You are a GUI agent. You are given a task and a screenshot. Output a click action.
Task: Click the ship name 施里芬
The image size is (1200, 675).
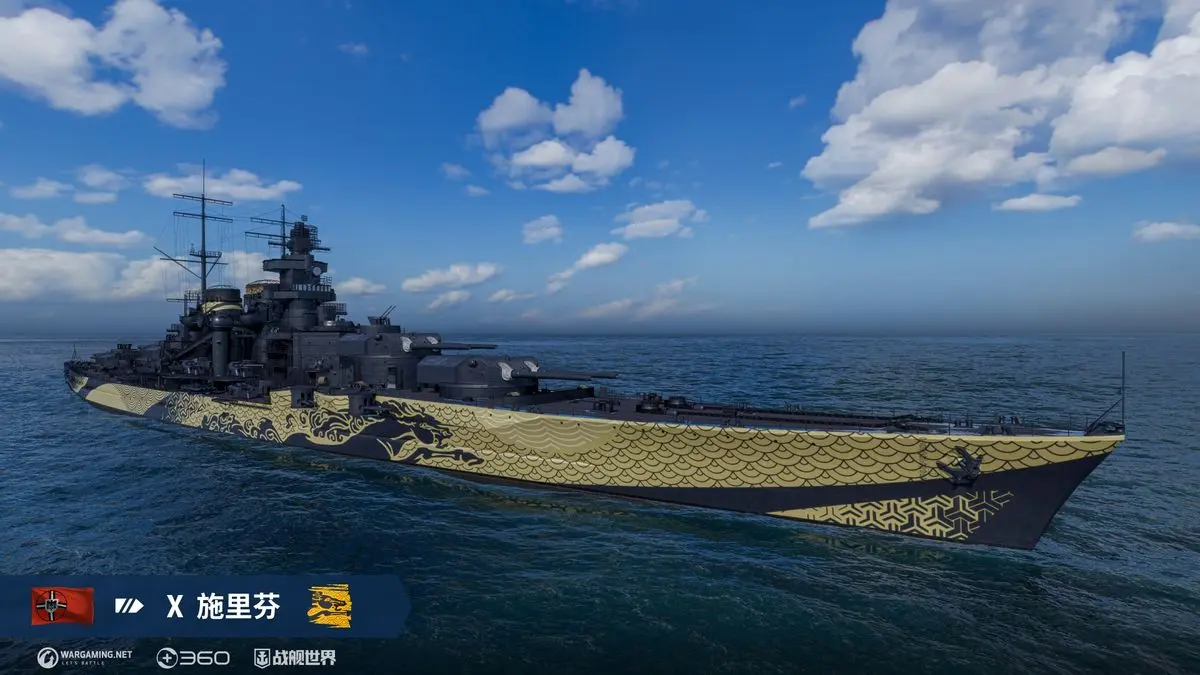point(238,606)
